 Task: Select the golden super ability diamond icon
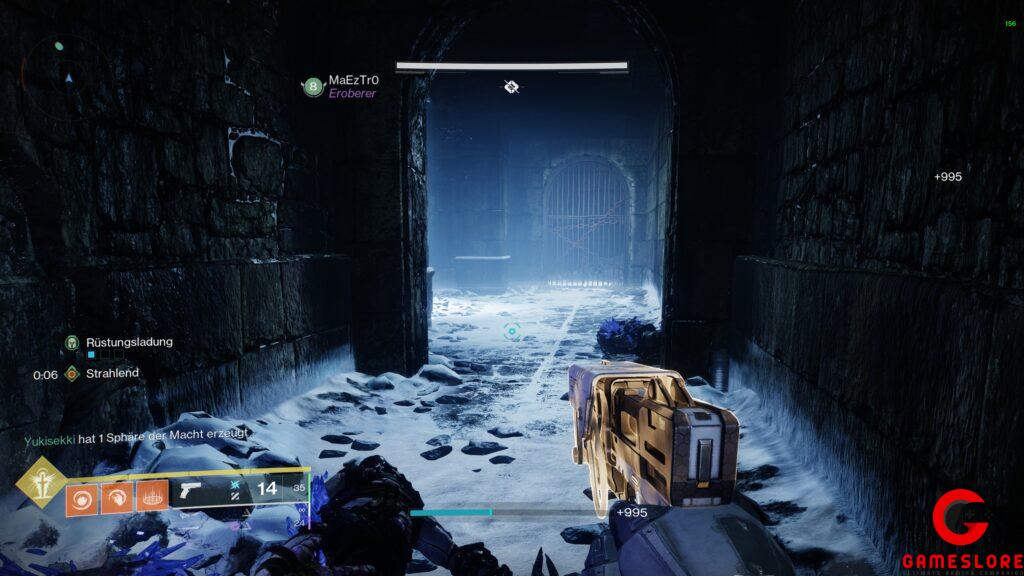coord(41,482)
